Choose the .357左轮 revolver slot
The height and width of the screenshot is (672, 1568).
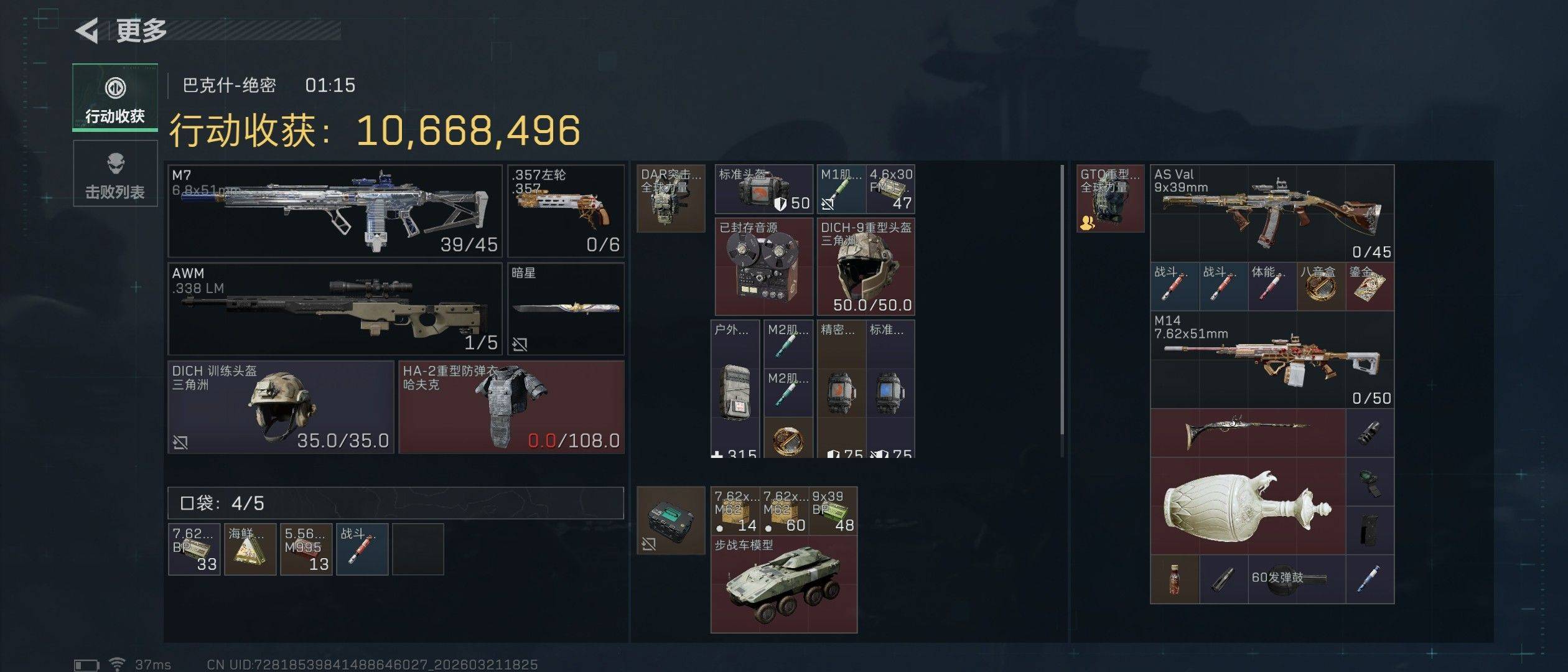tap(566, 211)
